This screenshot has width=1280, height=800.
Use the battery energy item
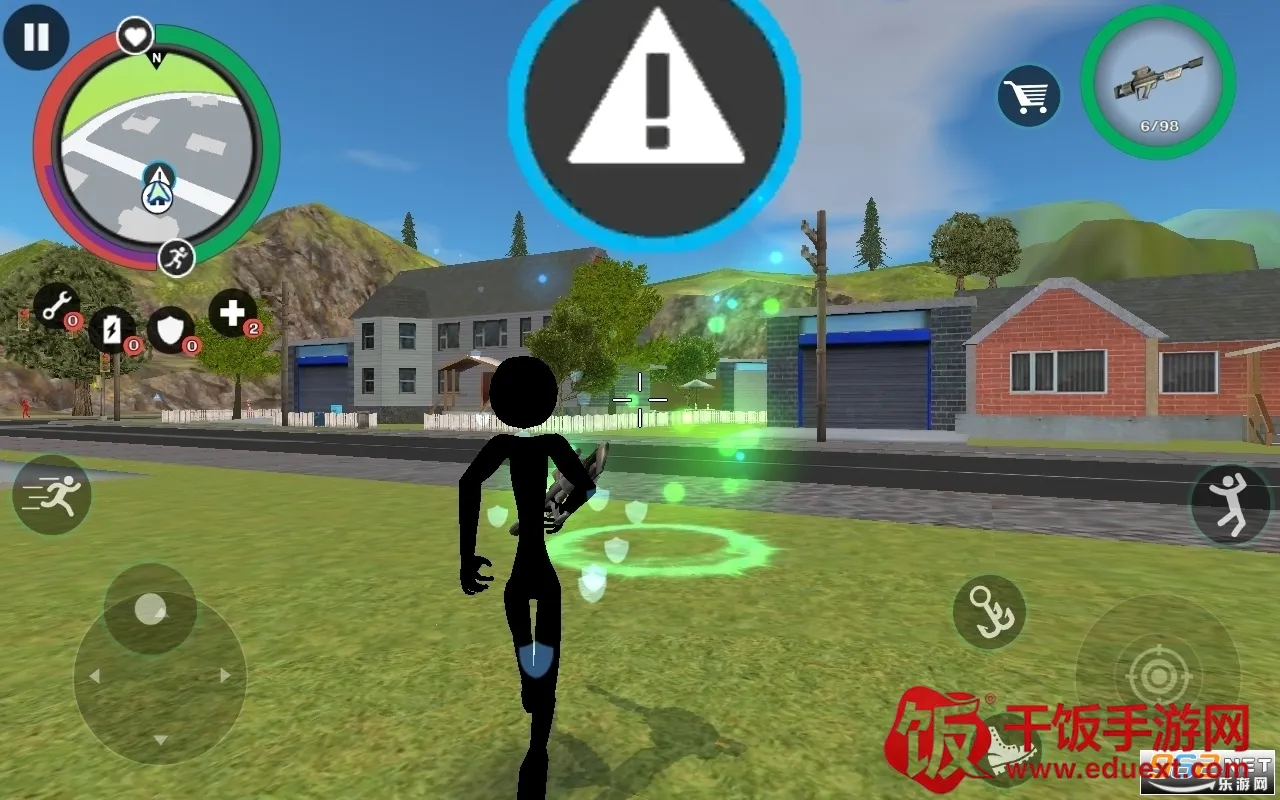pyautogui.click(x=112, y=329)
